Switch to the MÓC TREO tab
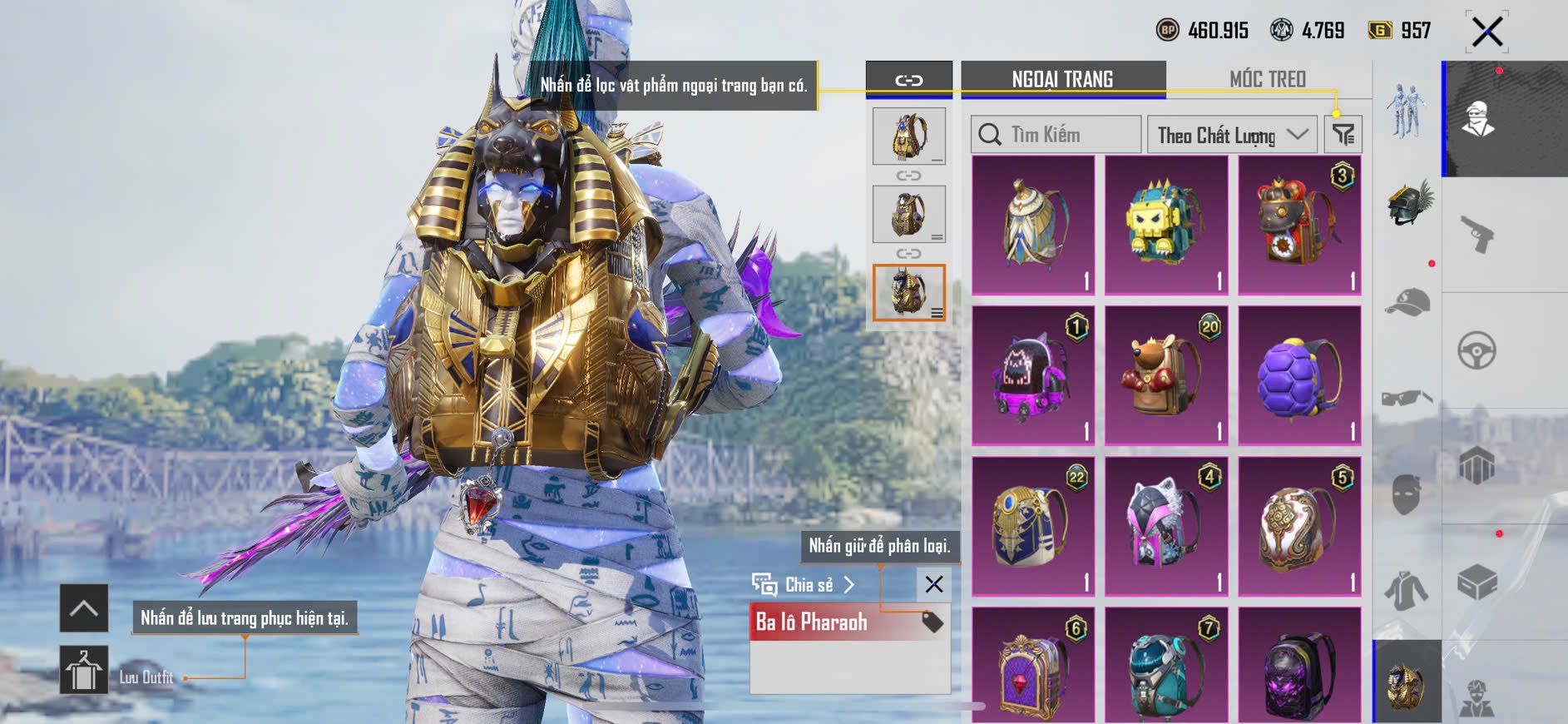 point(1267,79)
